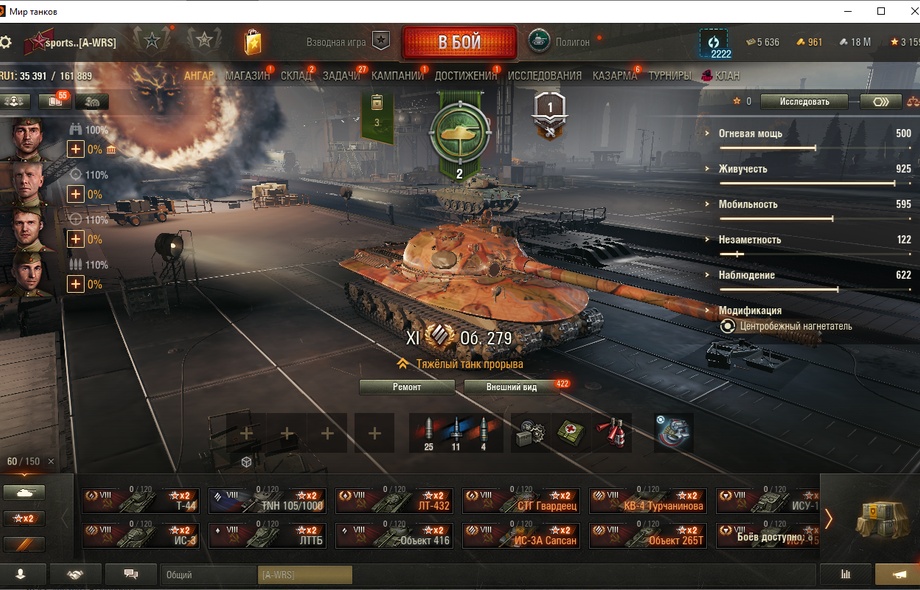
Task: Maximize the Мир танков window
Action: point(881,11)
